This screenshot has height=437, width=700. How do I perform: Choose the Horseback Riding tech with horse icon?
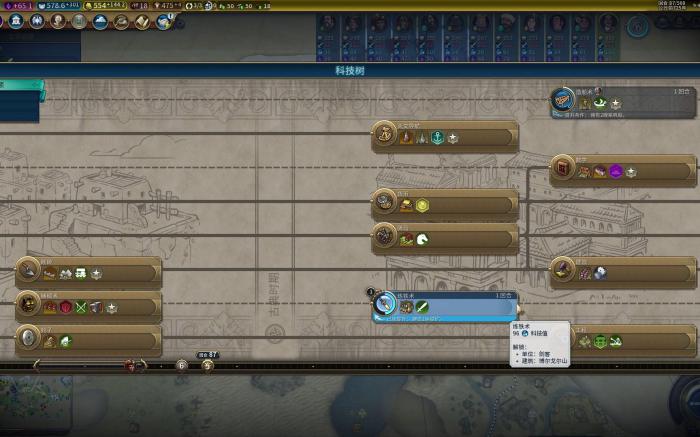[445, 238]
